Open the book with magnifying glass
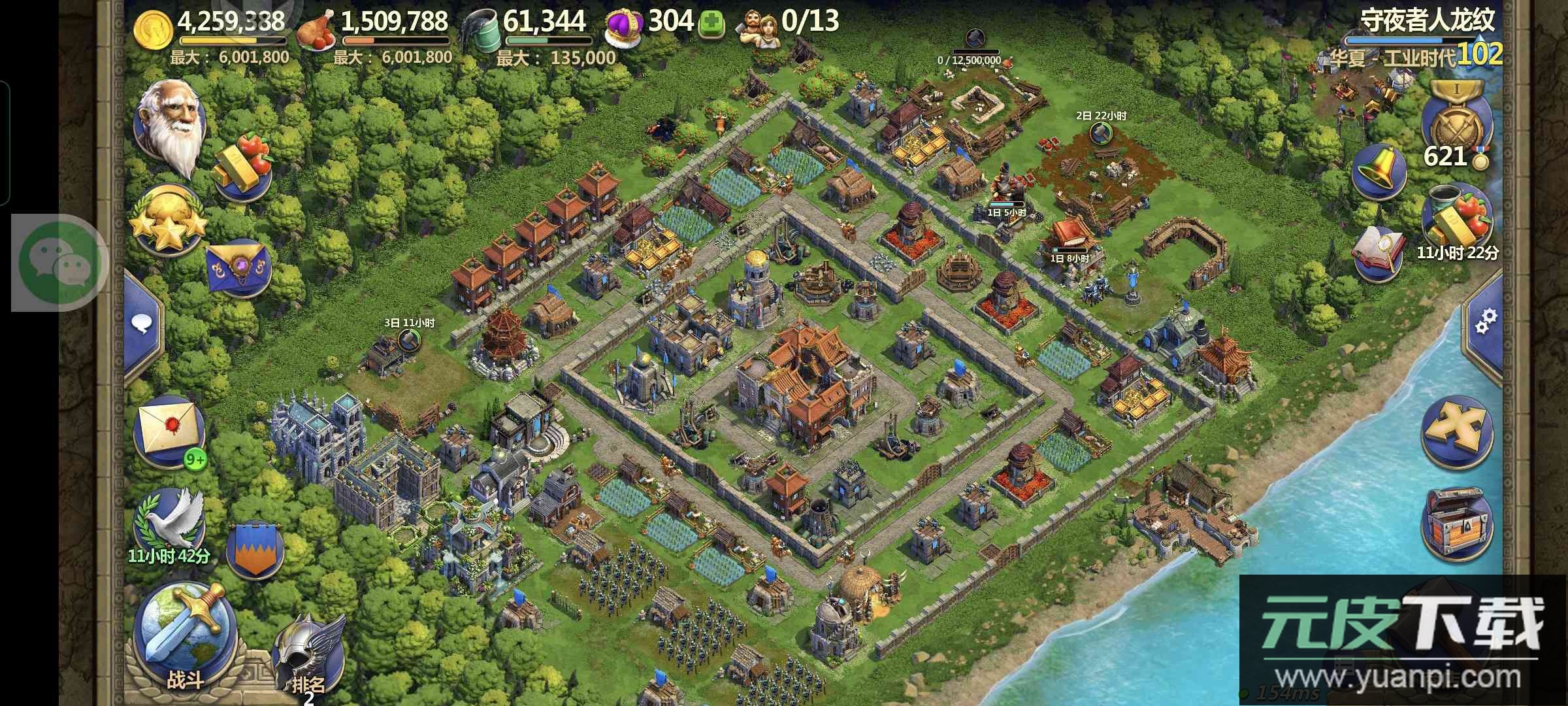 pyautogui.click(x=1380, y=254)
